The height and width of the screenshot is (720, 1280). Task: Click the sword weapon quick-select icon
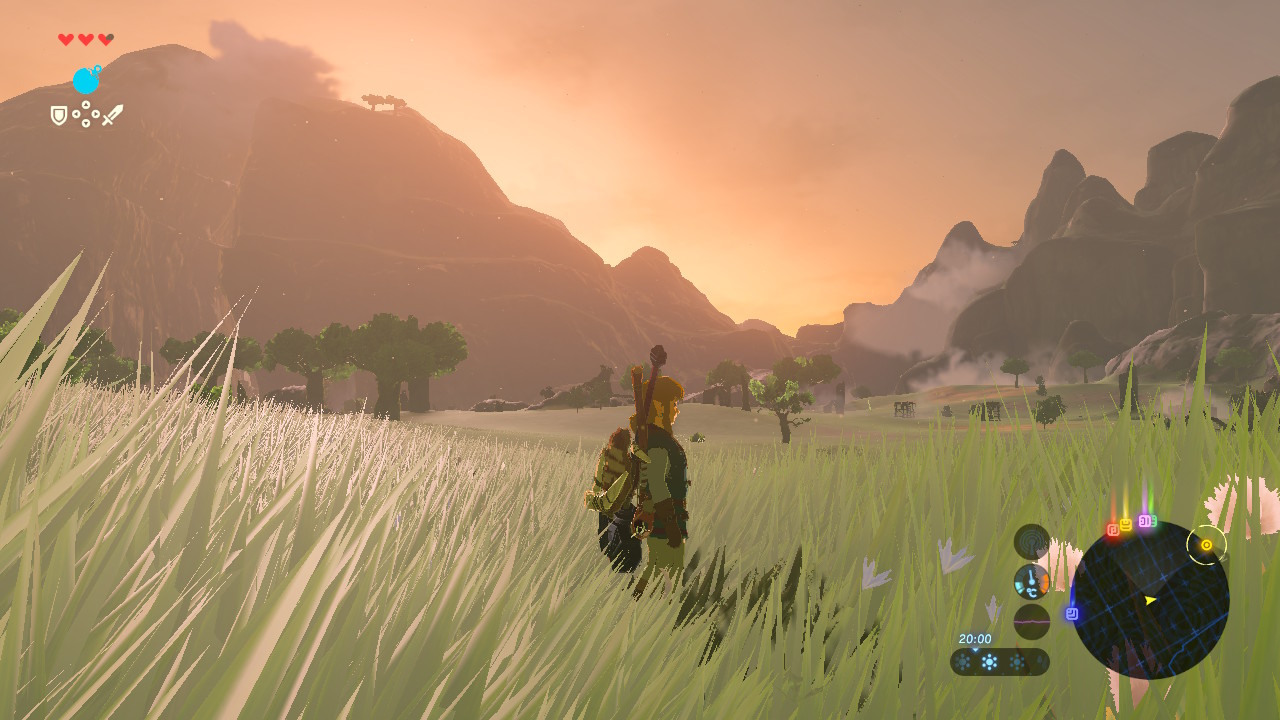[x=112, y=115]
